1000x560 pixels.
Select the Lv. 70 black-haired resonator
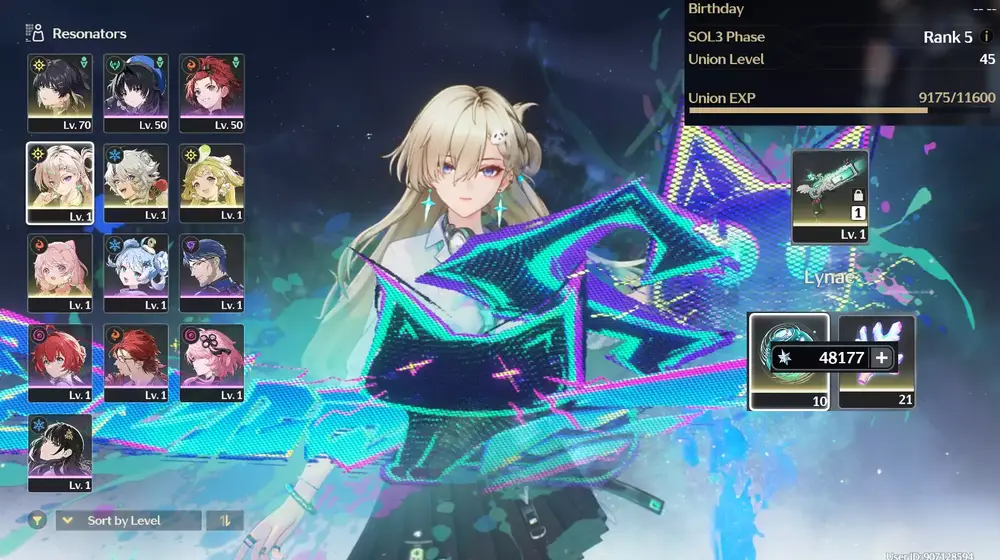[x=60, y=92]
